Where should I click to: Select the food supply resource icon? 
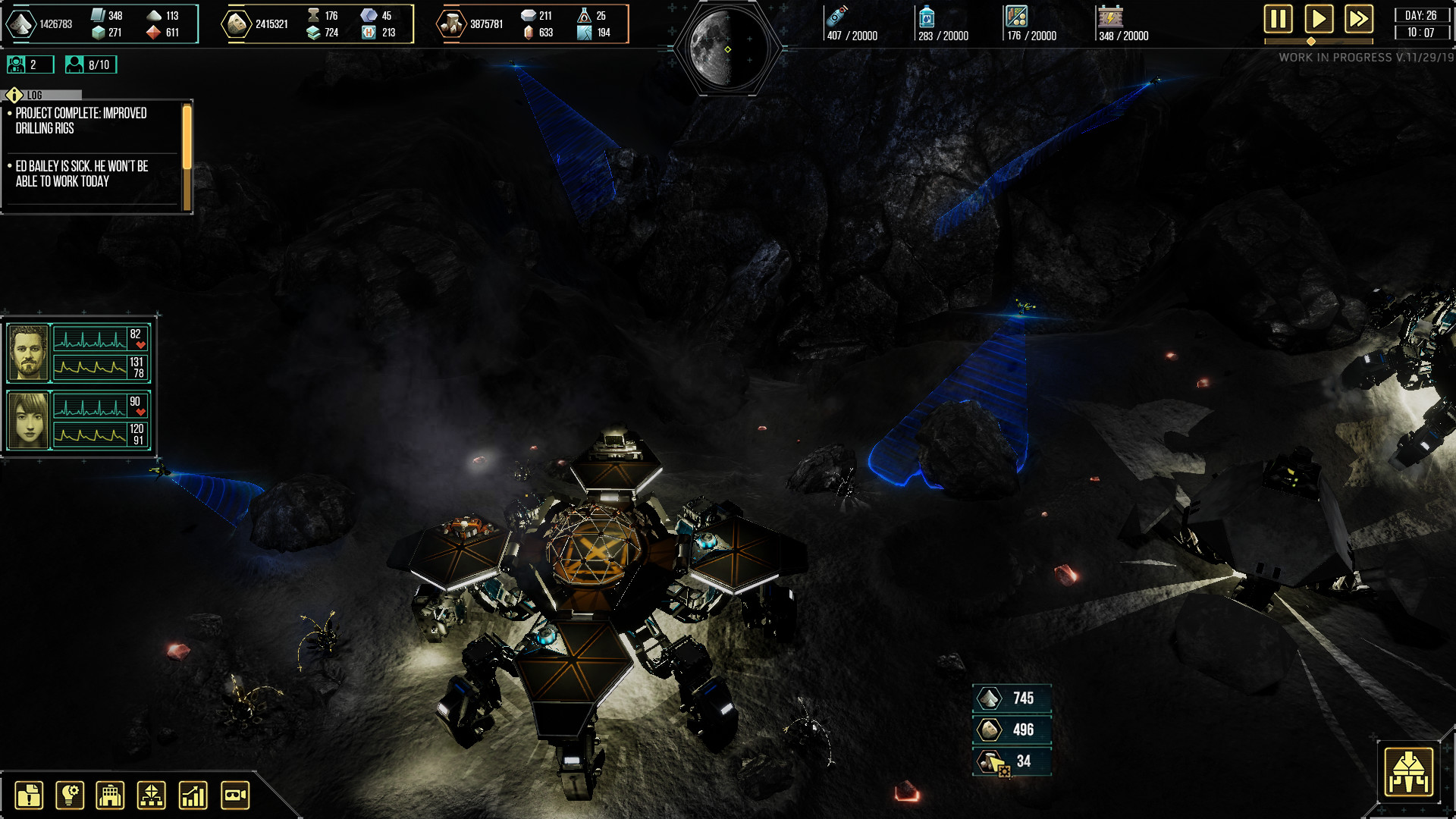tap(1018, 17)
